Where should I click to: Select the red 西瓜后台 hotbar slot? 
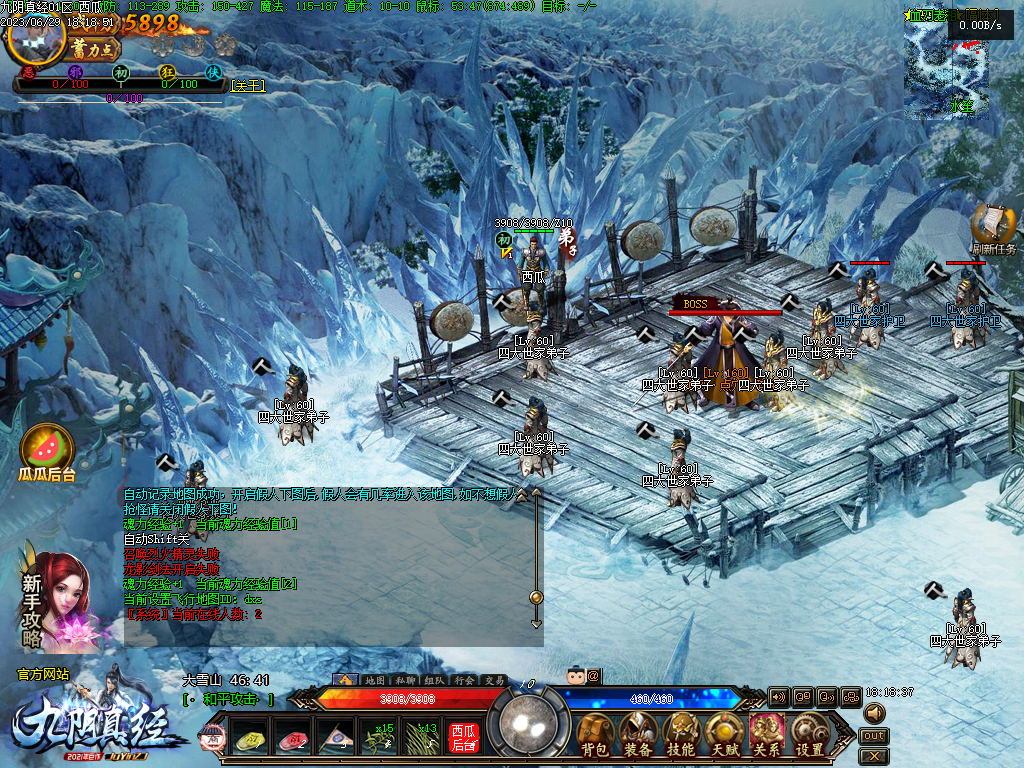point(463,738)
